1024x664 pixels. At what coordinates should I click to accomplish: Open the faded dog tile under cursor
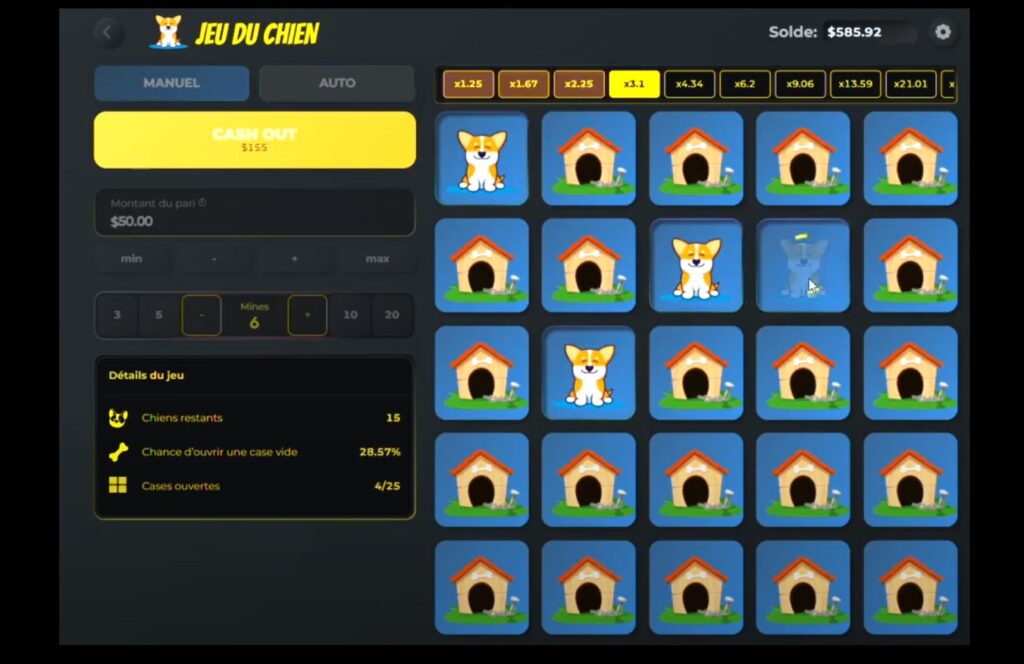click(x=802, y=266)
